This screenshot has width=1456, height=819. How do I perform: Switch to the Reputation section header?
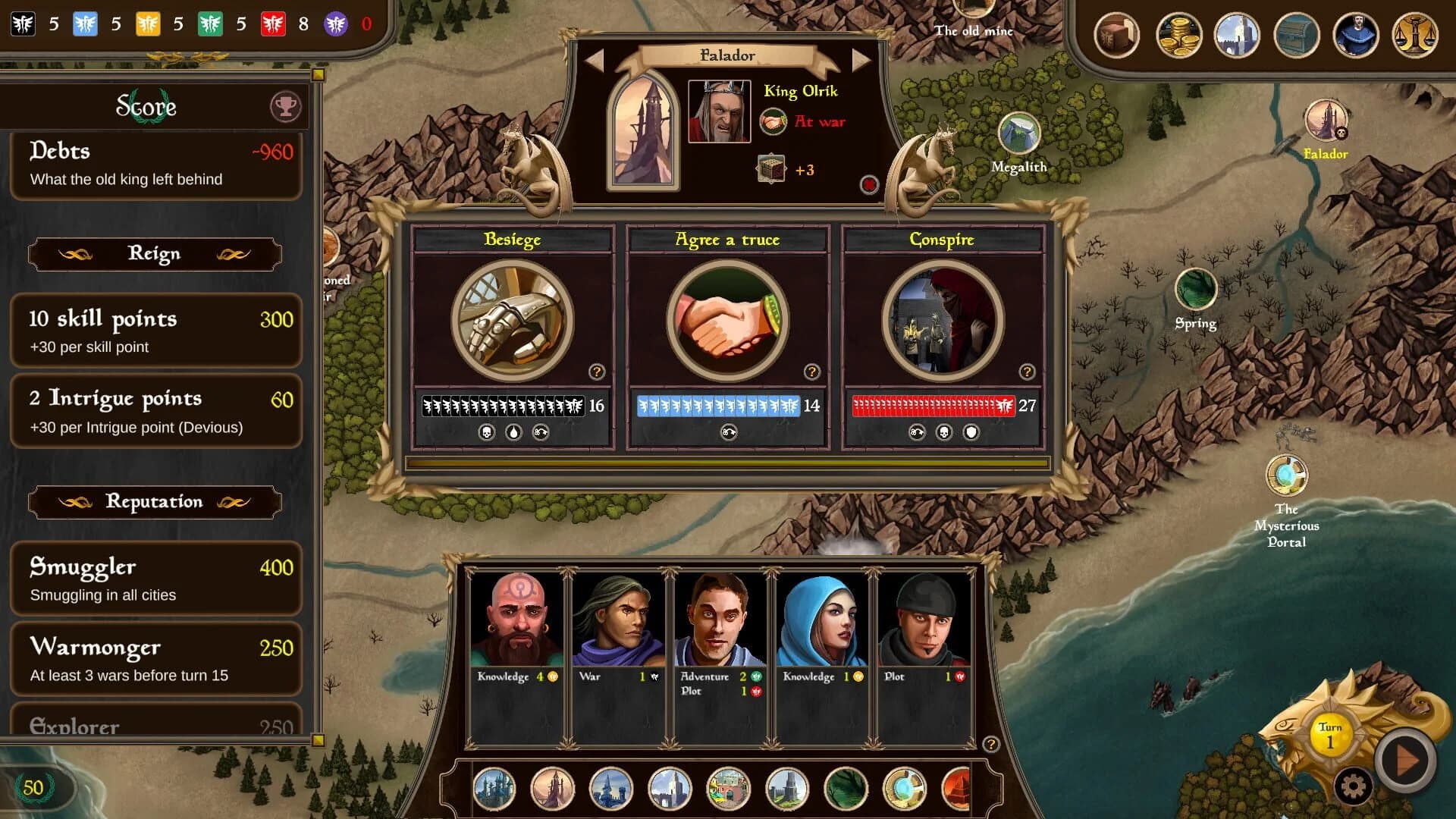click(155, 501)
